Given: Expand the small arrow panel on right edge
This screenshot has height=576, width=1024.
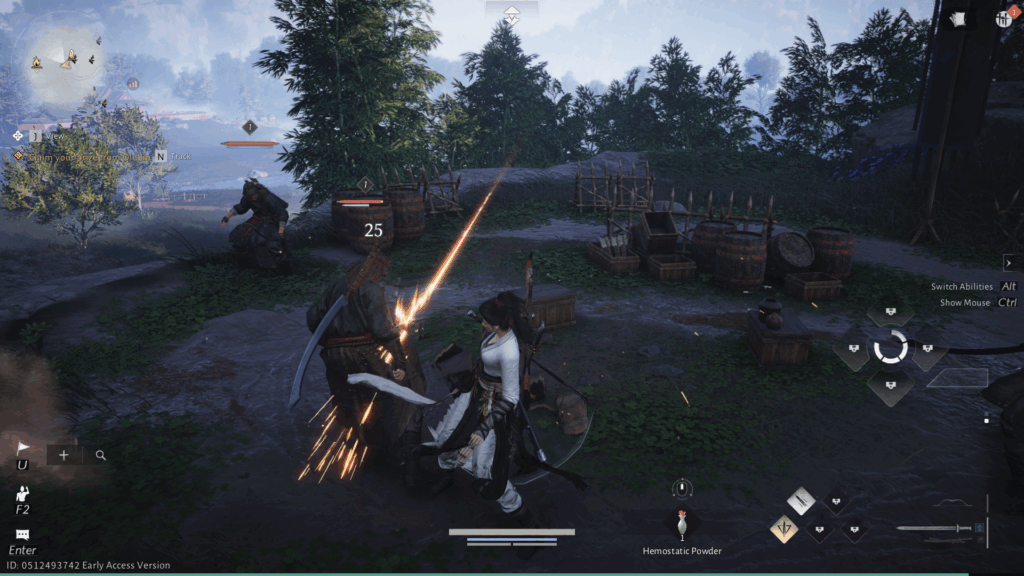Looking at the screenshot, I should [1009, 263].
